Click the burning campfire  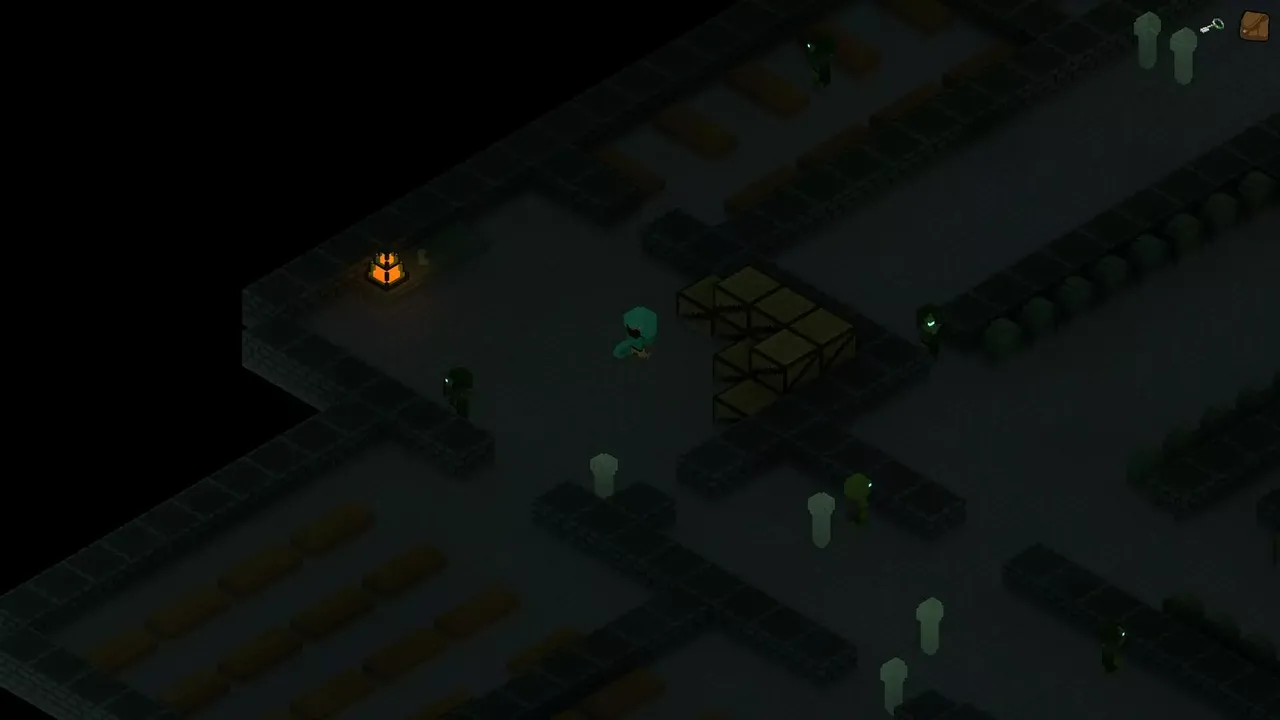387,268
